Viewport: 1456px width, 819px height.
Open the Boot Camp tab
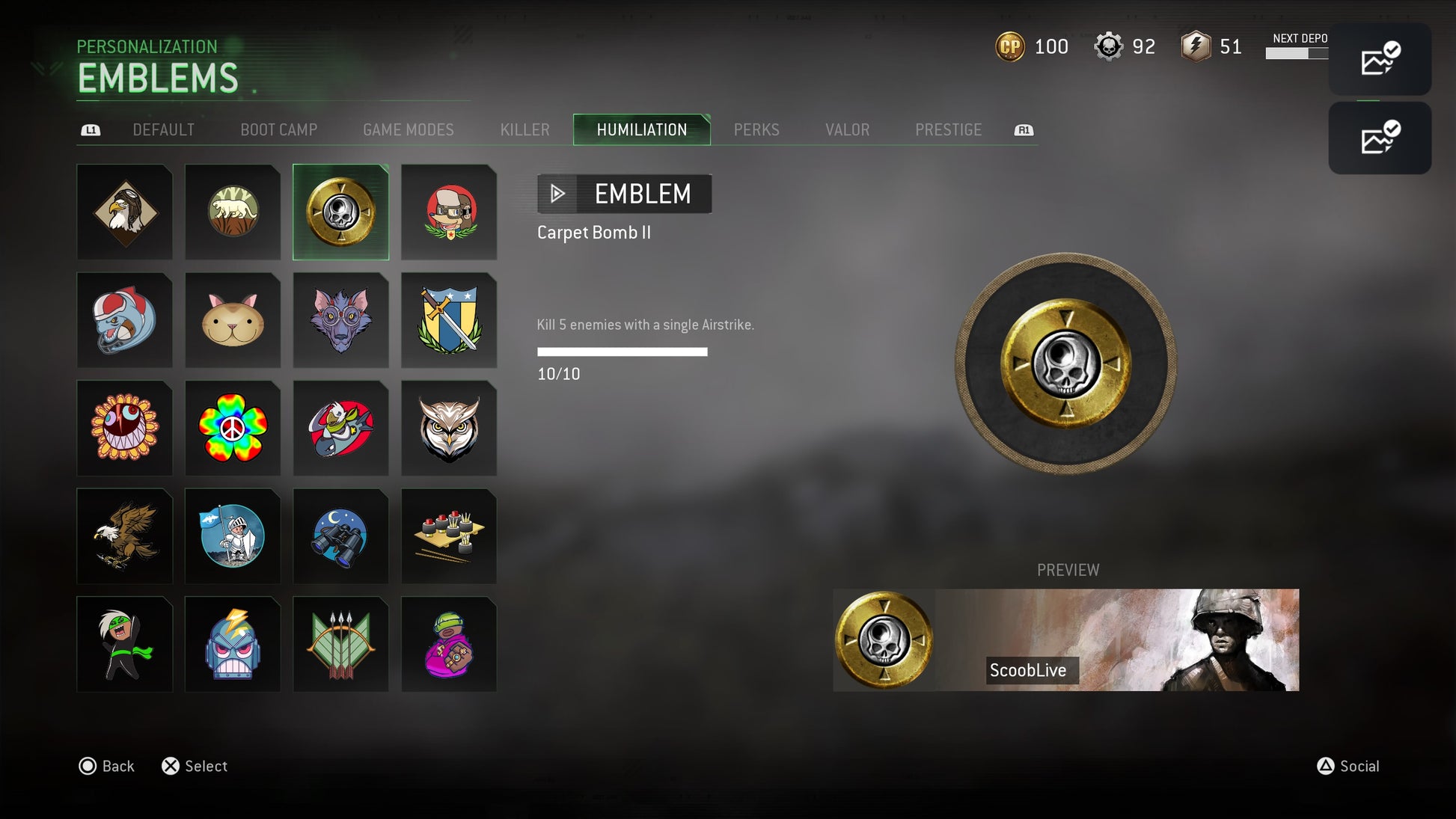coord(278,130)
